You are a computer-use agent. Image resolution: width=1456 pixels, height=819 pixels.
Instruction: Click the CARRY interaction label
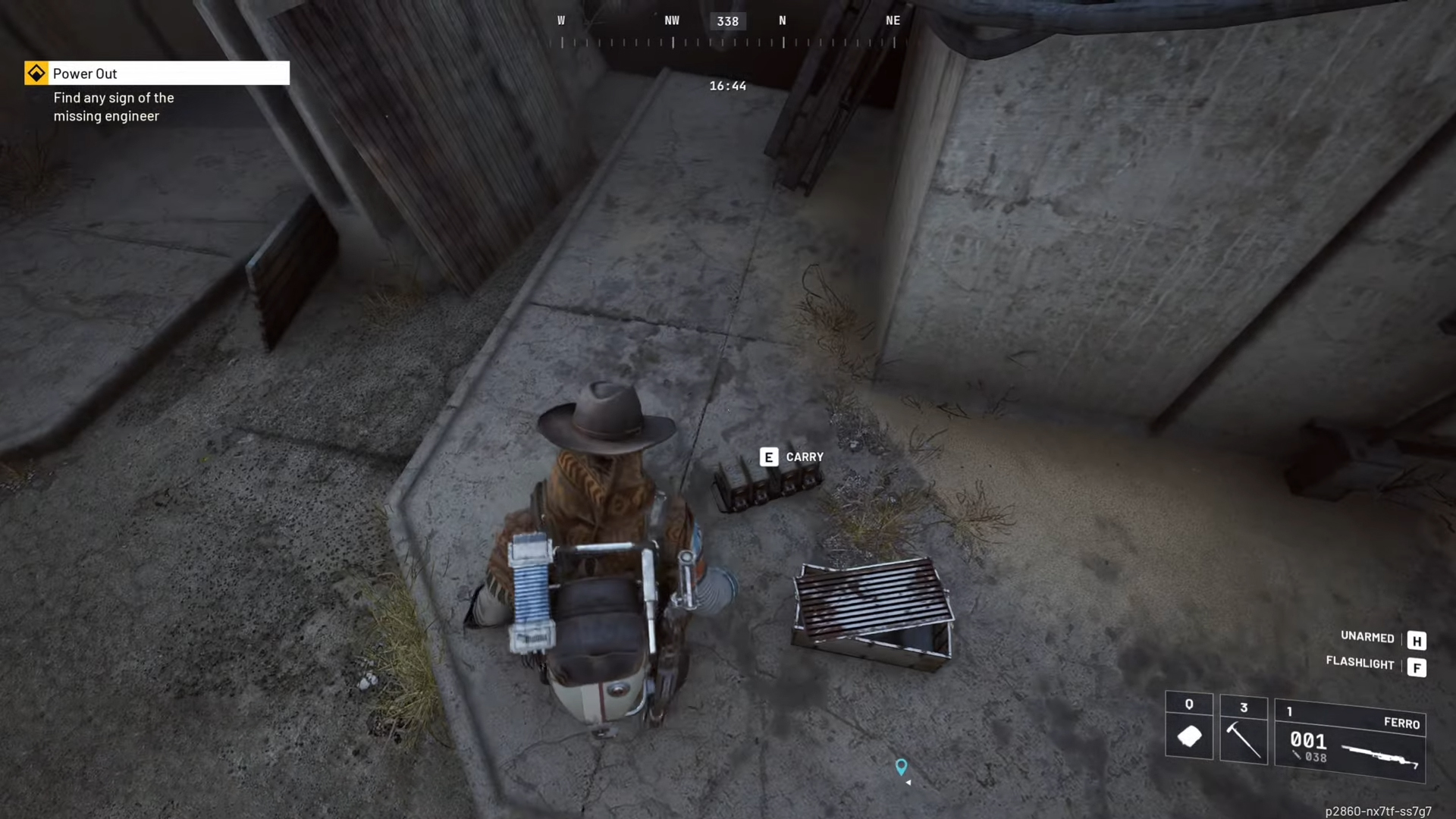pos(805,457)
